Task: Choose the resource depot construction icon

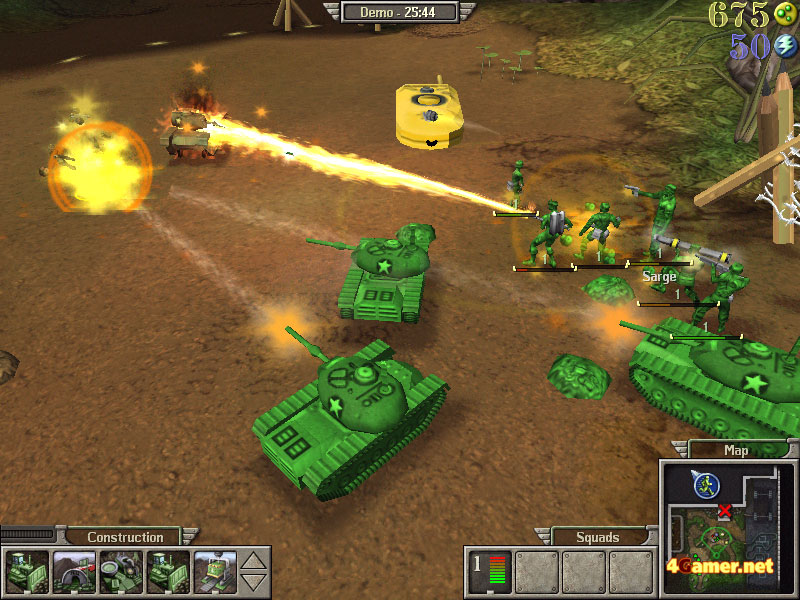Action: [120, 571]
